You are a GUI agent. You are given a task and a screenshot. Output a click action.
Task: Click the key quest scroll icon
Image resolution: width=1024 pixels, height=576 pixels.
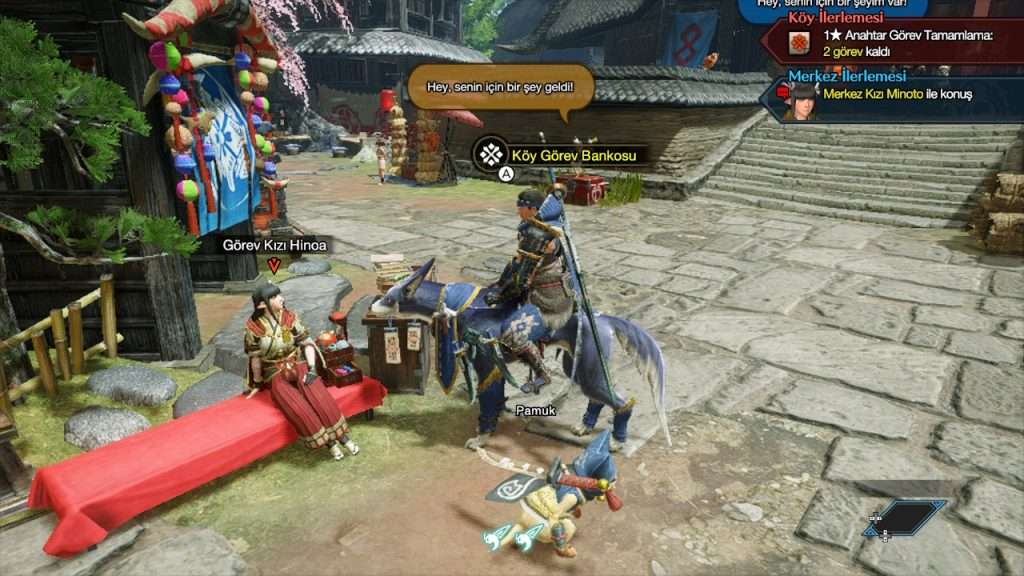(x=798, y=43)
